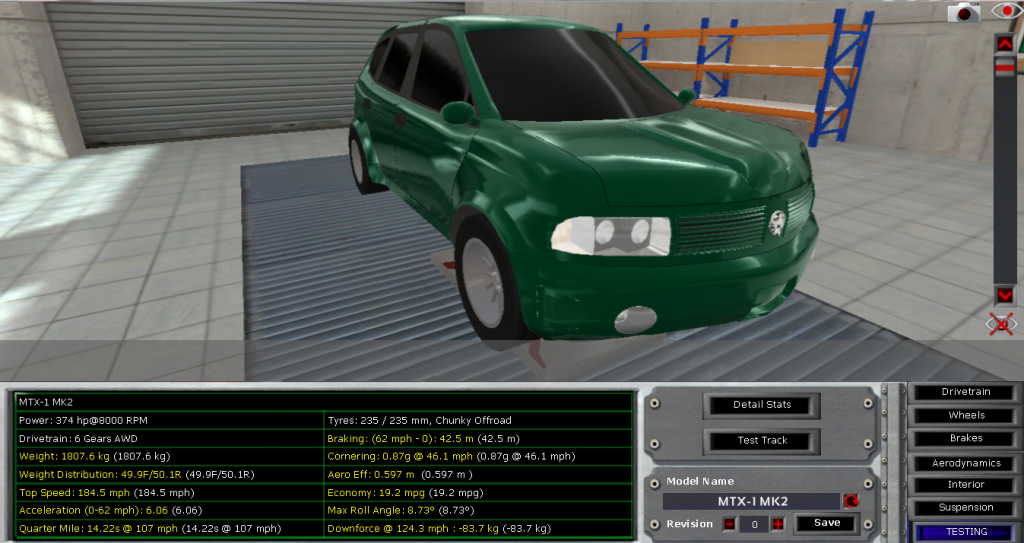Open the Detail Stats panel
The height and width of the screenshot is (543, 1024).
pyautogui.click(x=763, y=405)
